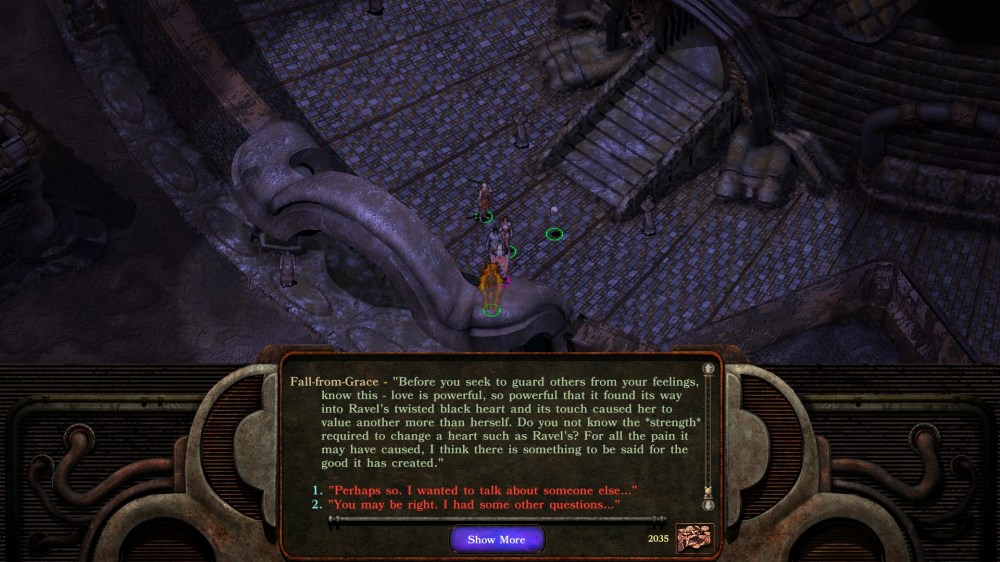The width and height of the screenshot is (1000, 562).
Task: Select reply "You may be right. I had some other questions..."
Action: (x=474, y=505)
